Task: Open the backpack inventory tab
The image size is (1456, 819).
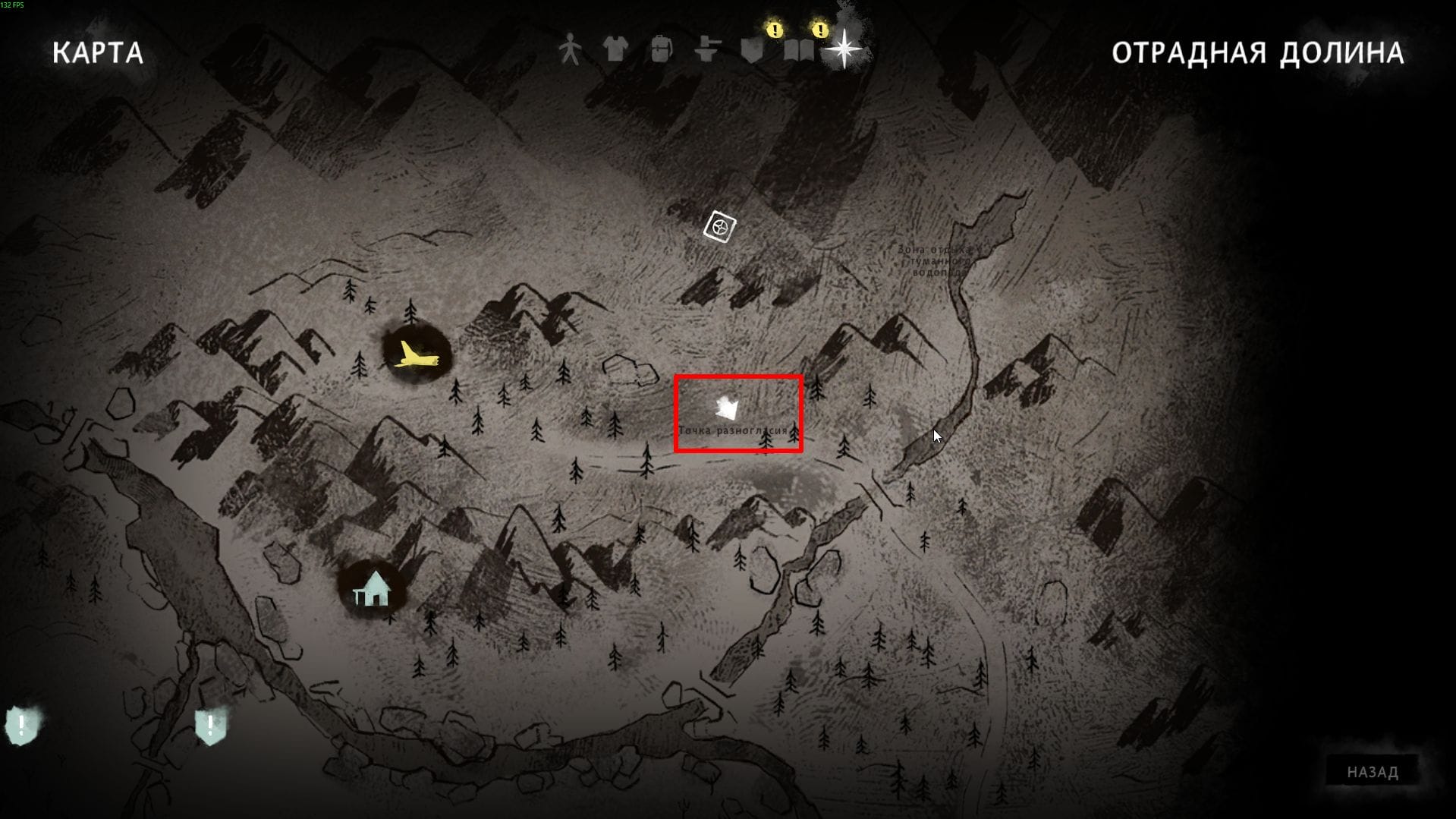Action: pyautogui.click(x=662, y=50)
